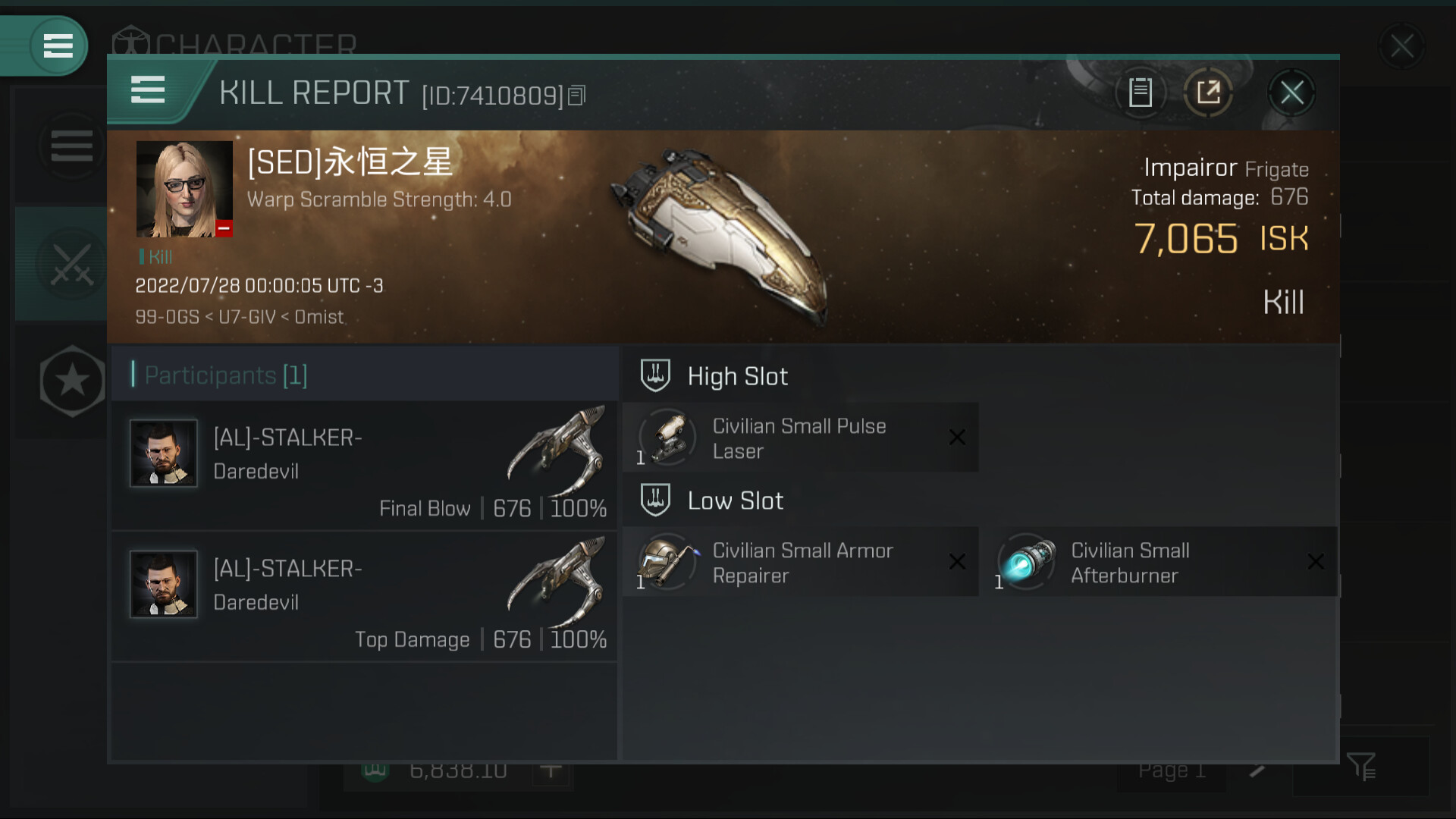
Task: Copy kill report to clipboard
Action: (x=1140, y=93)
